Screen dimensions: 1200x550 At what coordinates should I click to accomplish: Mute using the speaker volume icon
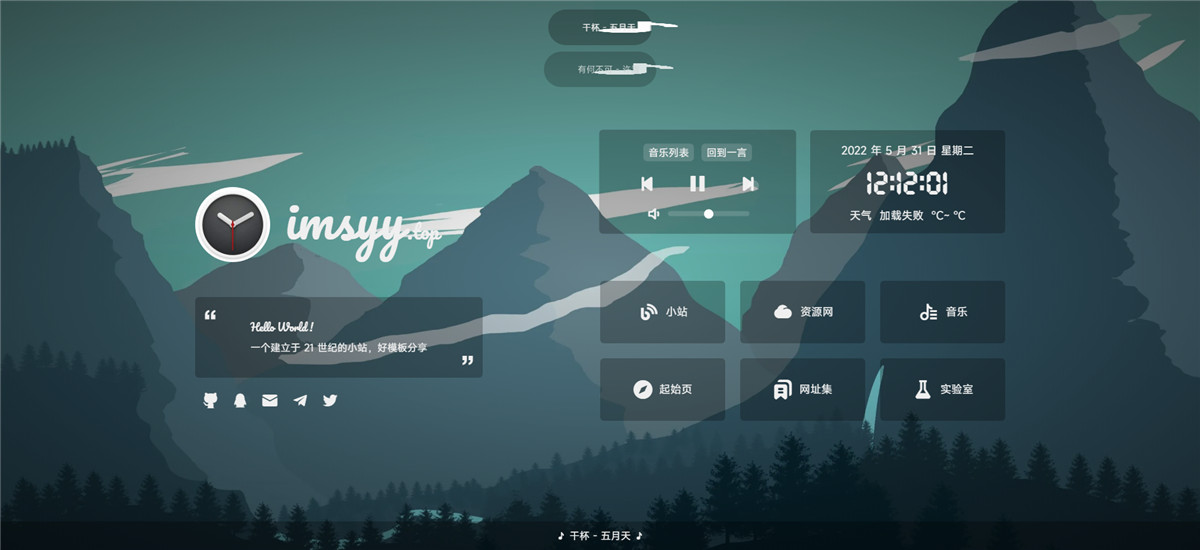(x=653, y=214)
